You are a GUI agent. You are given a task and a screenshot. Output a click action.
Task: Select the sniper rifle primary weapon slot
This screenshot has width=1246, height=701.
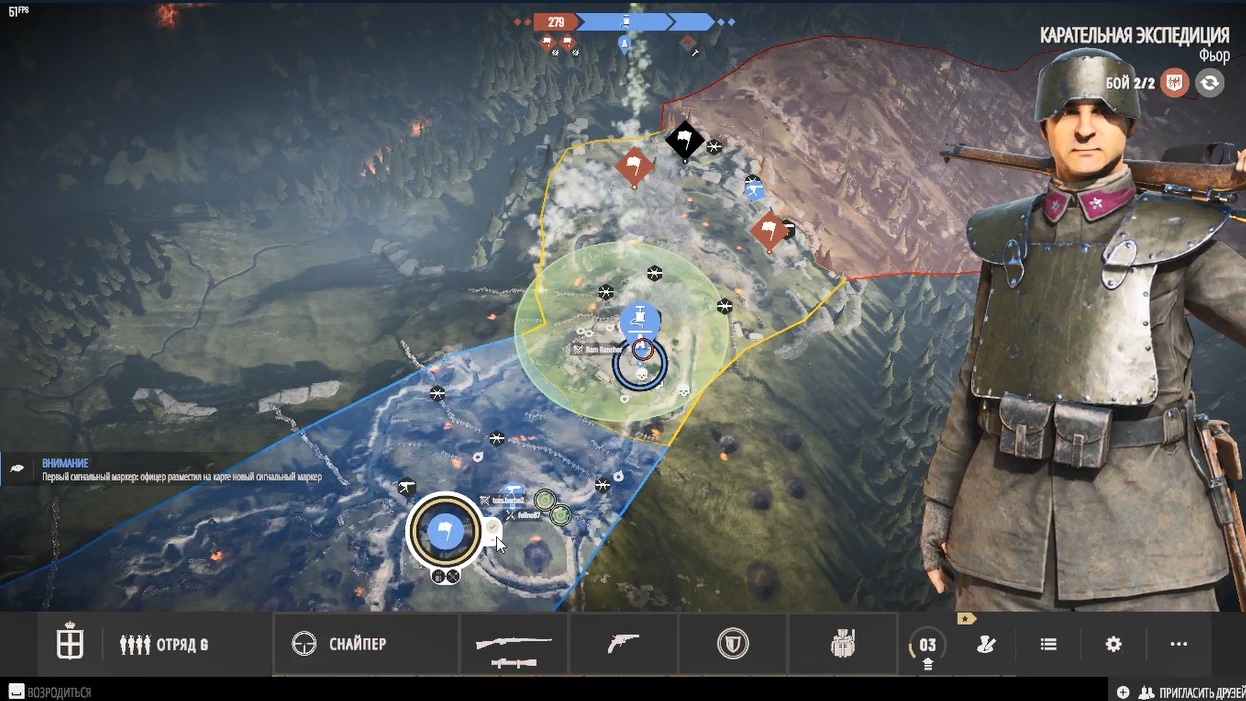(x=514, y=645)
